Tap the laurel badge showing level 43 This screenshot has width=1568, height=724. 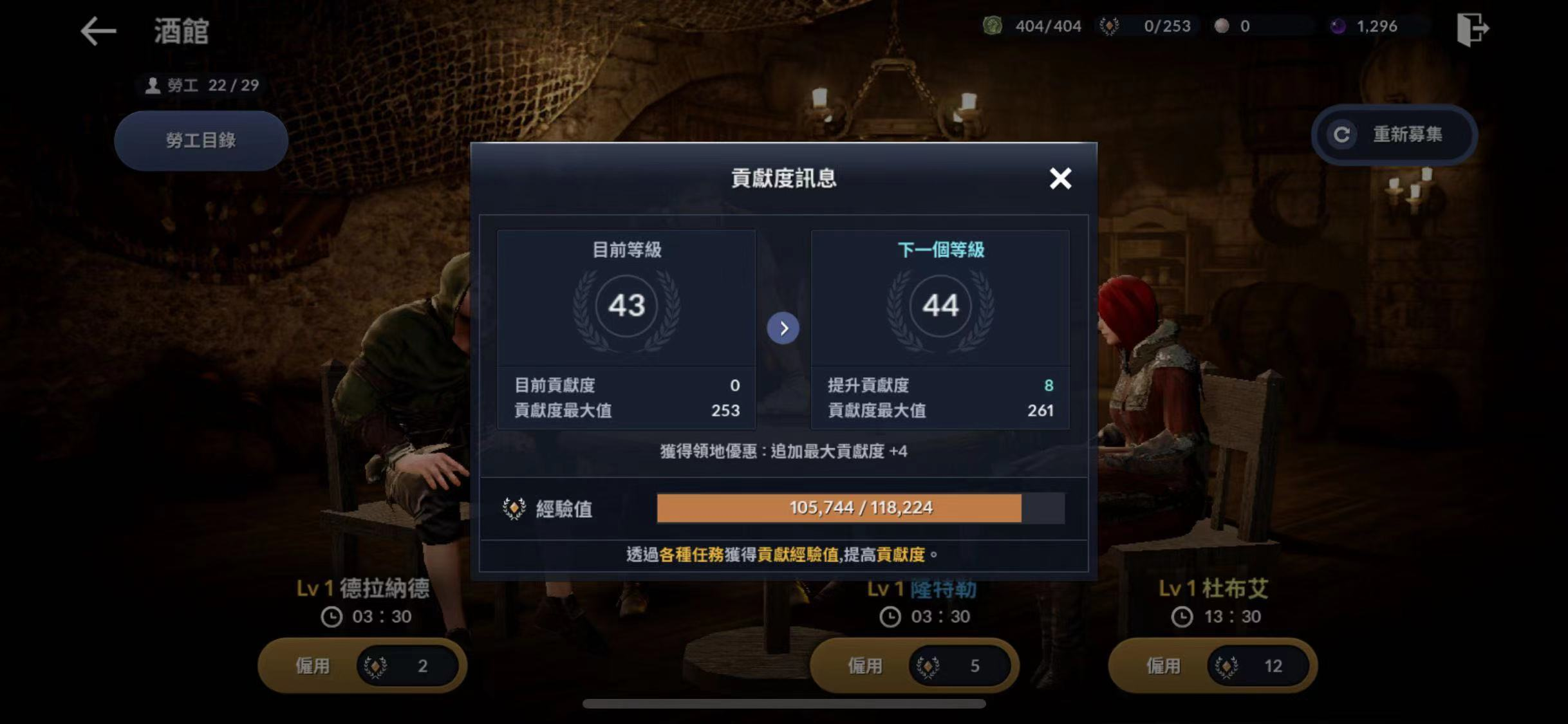tap(625, 306)
